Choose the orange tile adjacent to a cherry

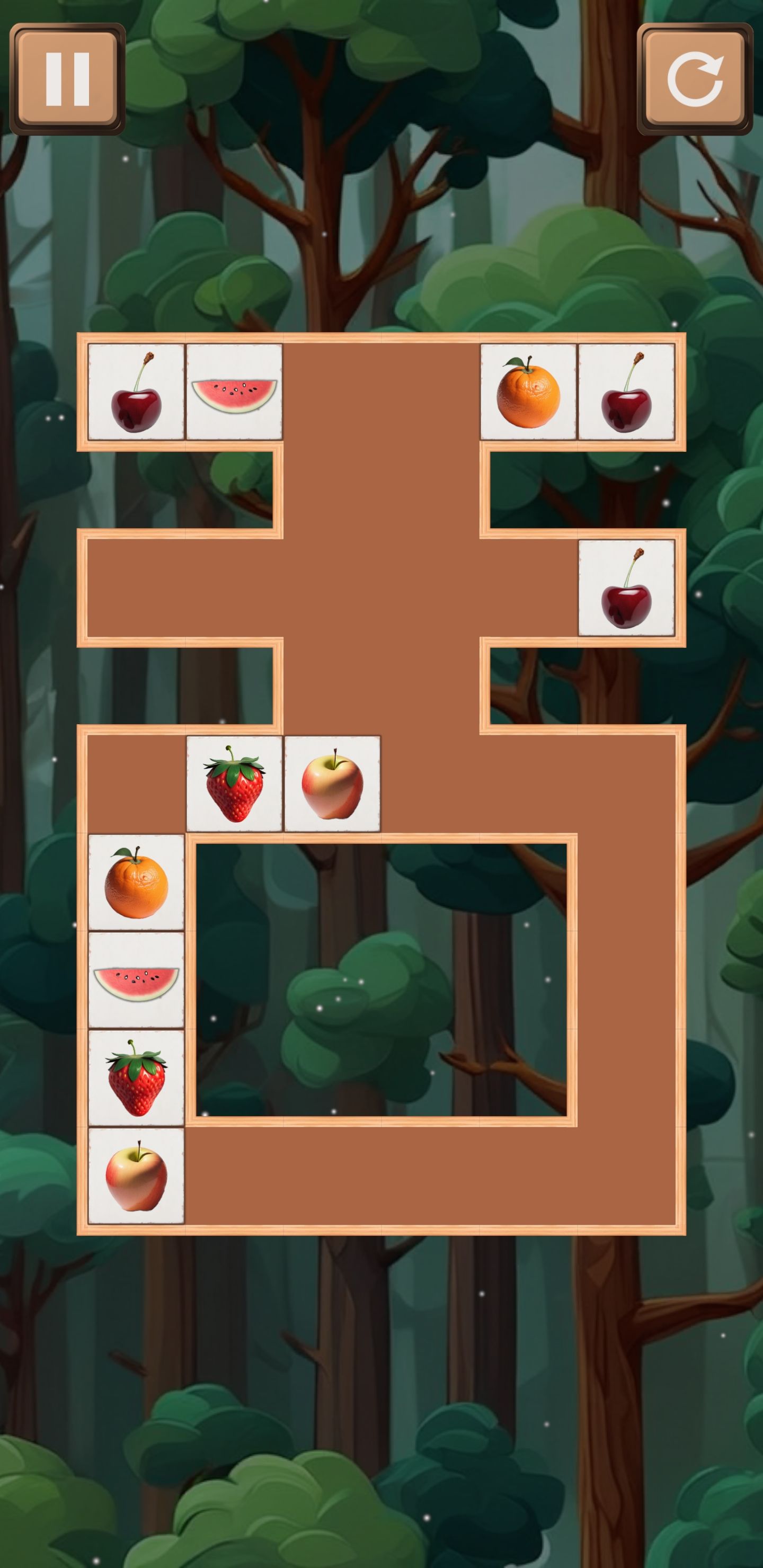click(x=528, y=392)
